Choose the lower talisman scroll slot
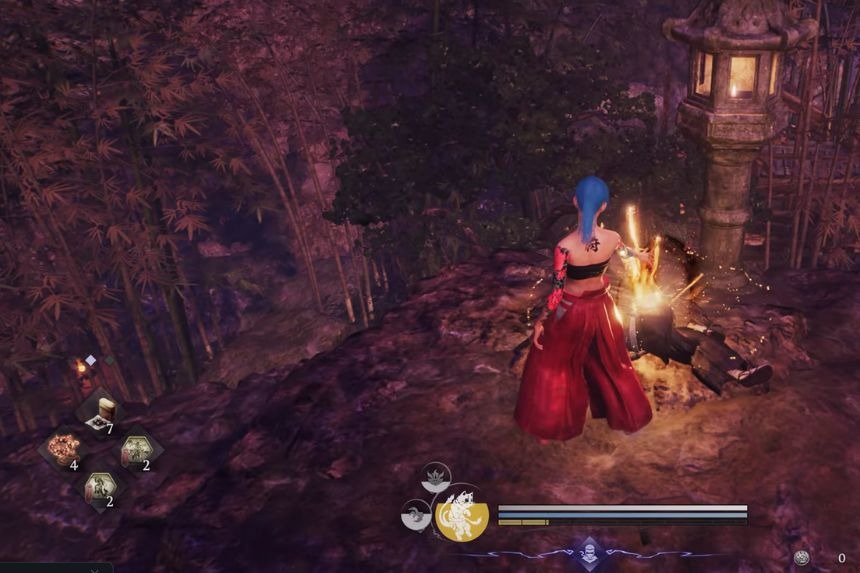The width and height of the screenshot is (860, 573). [101, 487]
